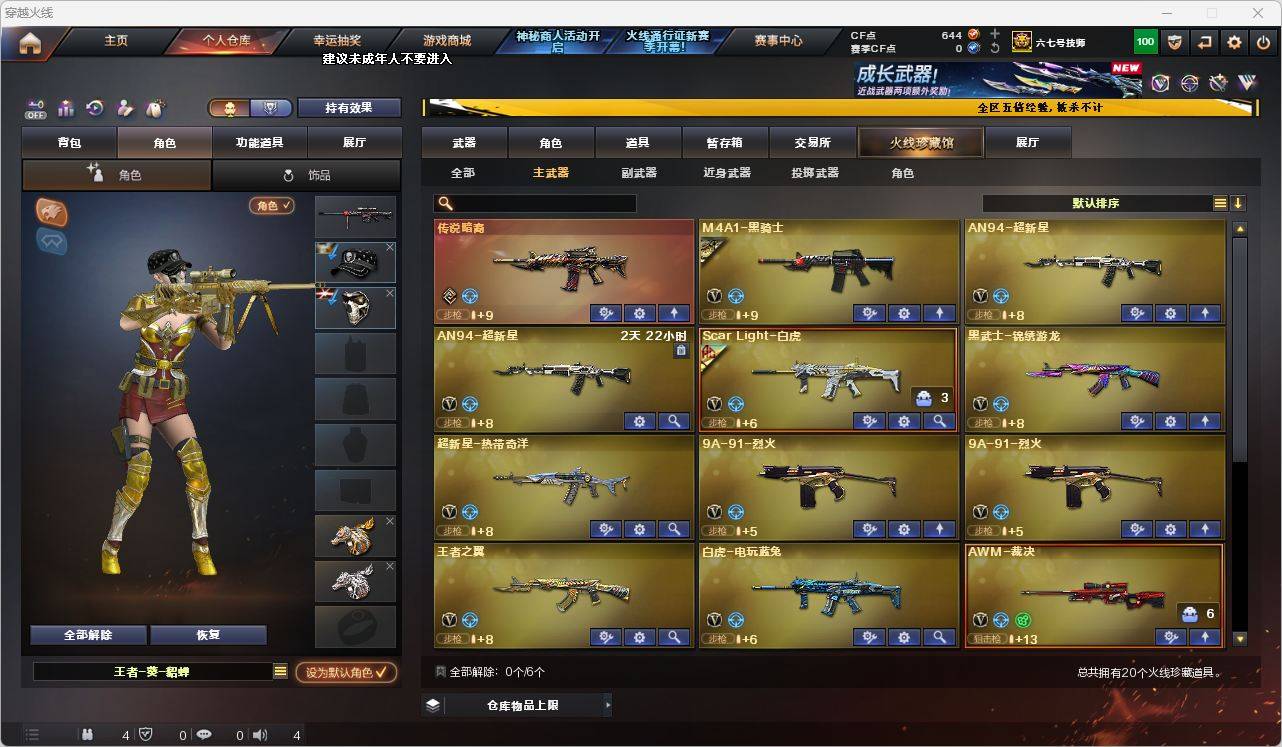Click the upgrade arrow icon on M4A1-黑骑士 card
Image resolution: width=1282 pixels, height=747 pixels.
click(x=939, y=313)
